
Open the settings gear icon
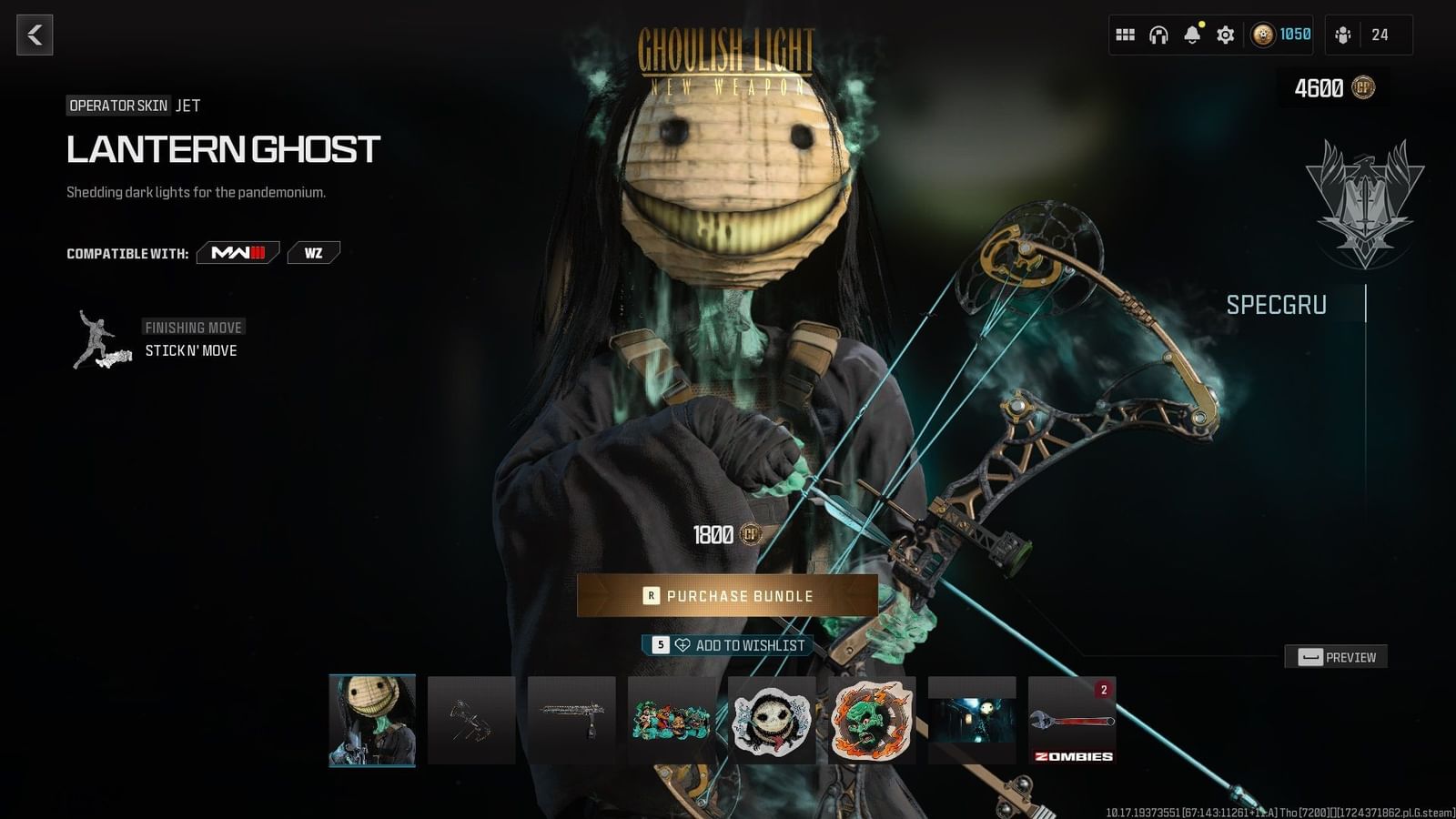(1225, 34)
